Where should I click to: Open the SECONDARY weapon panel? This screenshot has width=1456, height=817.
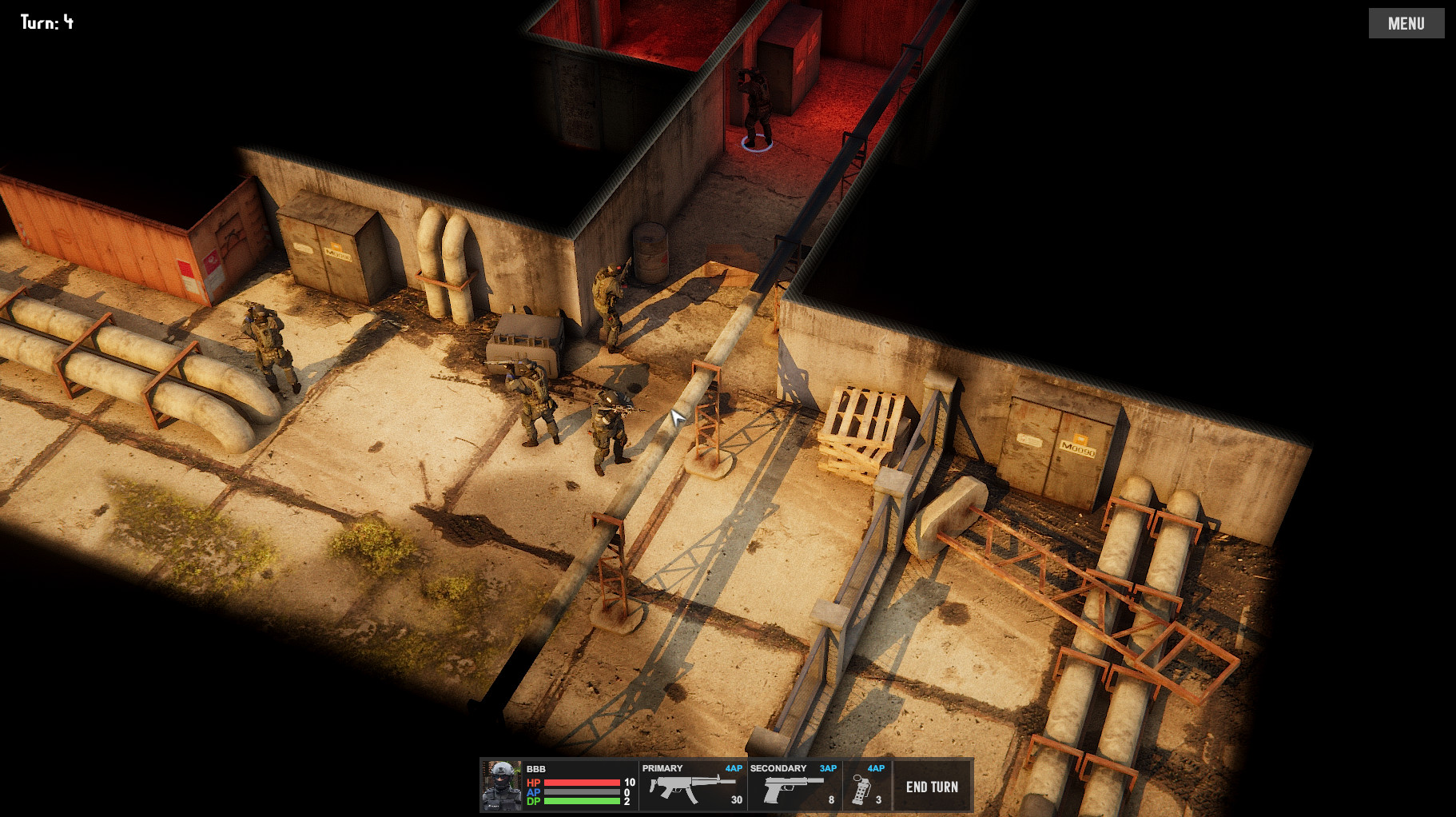point(778,768)
